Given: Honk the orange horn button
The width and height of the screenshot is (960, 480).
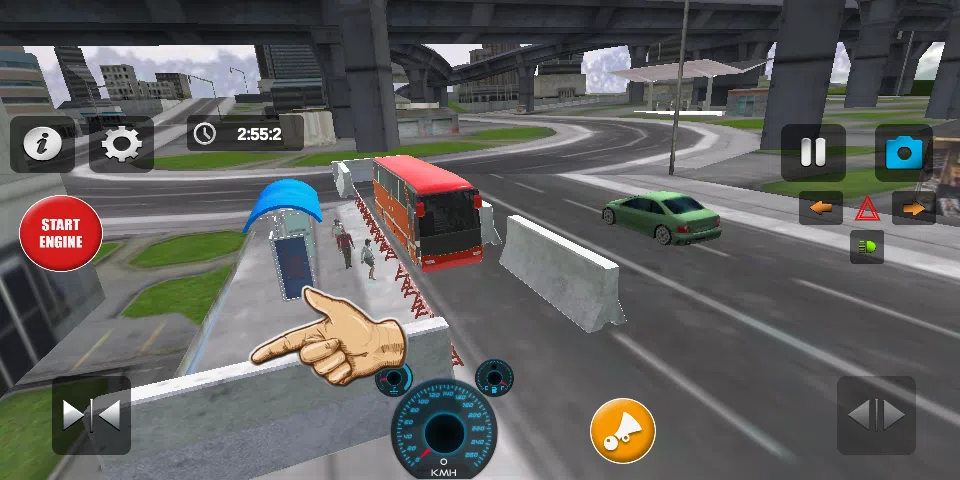Looking at the screenshot, I should click(622, 431).
